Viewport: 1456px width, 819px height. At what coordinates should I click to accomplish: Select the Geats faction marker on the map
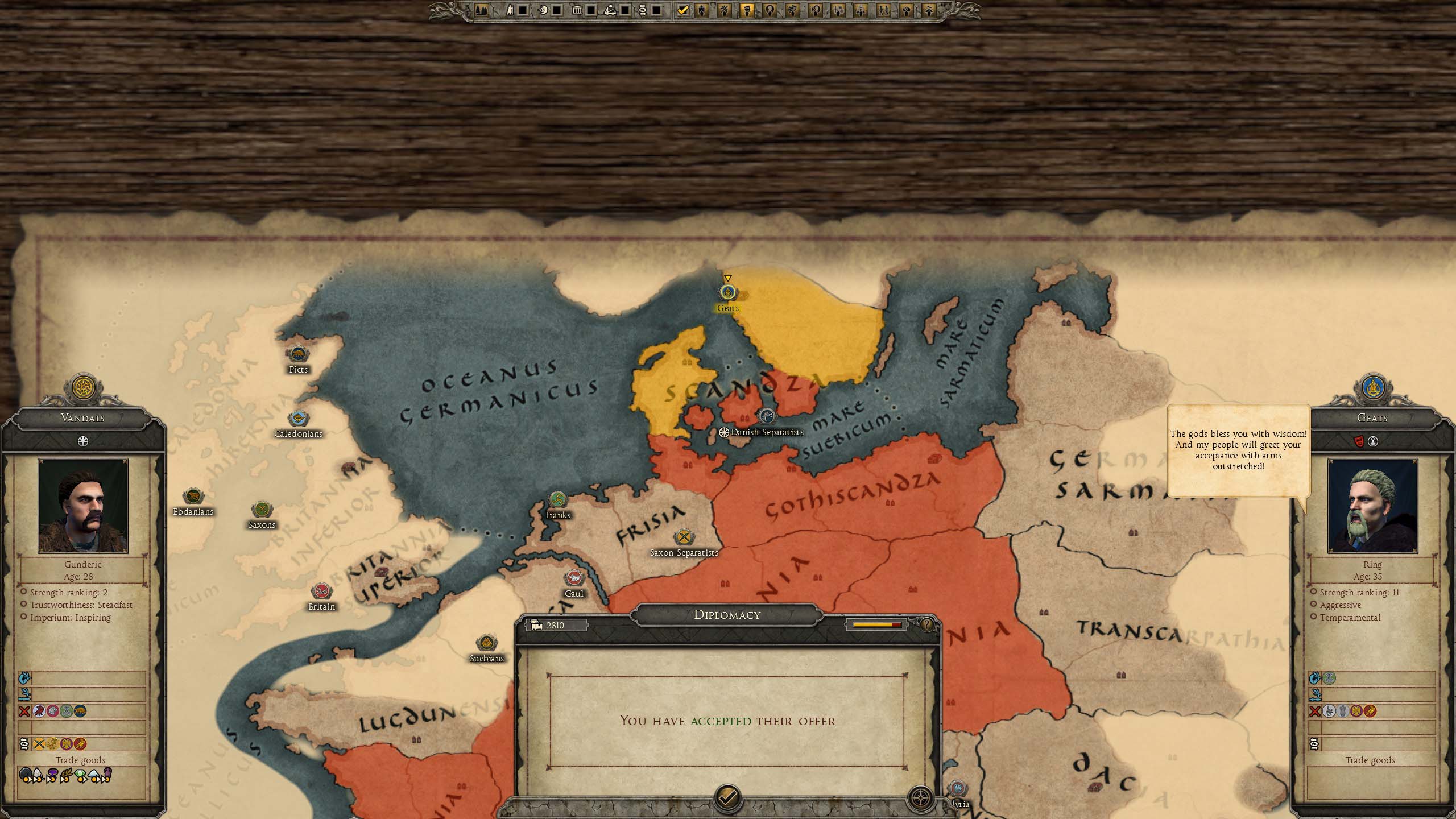click(x=727, y=293)
